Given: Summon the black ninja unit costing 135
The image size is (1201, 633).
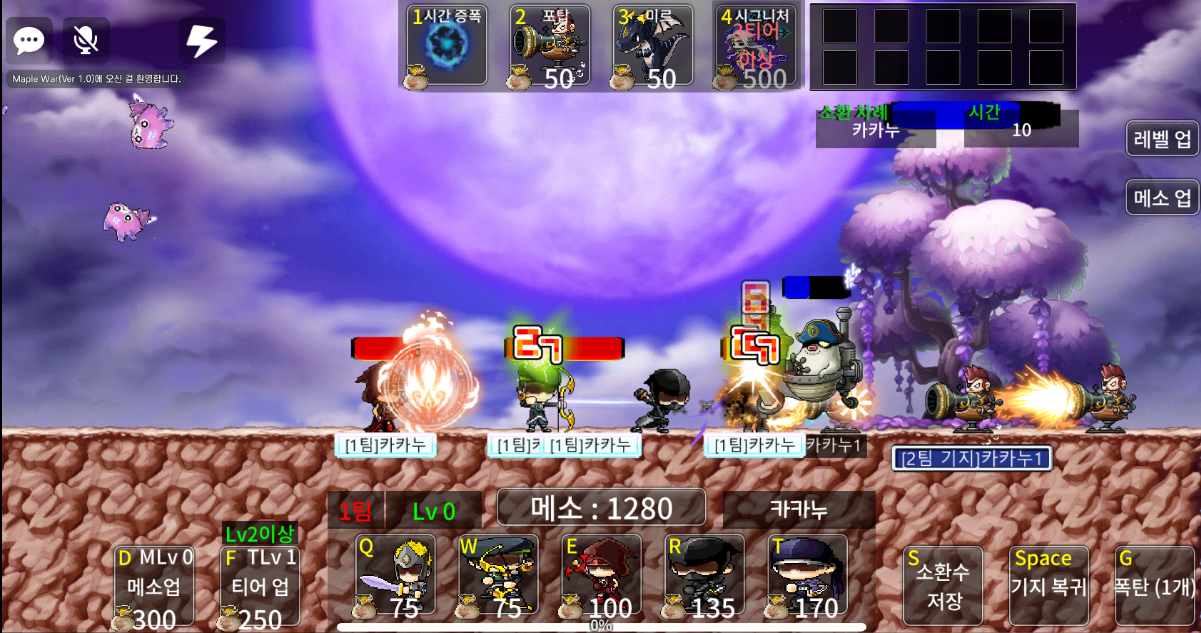Looking at the screenshot, I should (705, 575).
